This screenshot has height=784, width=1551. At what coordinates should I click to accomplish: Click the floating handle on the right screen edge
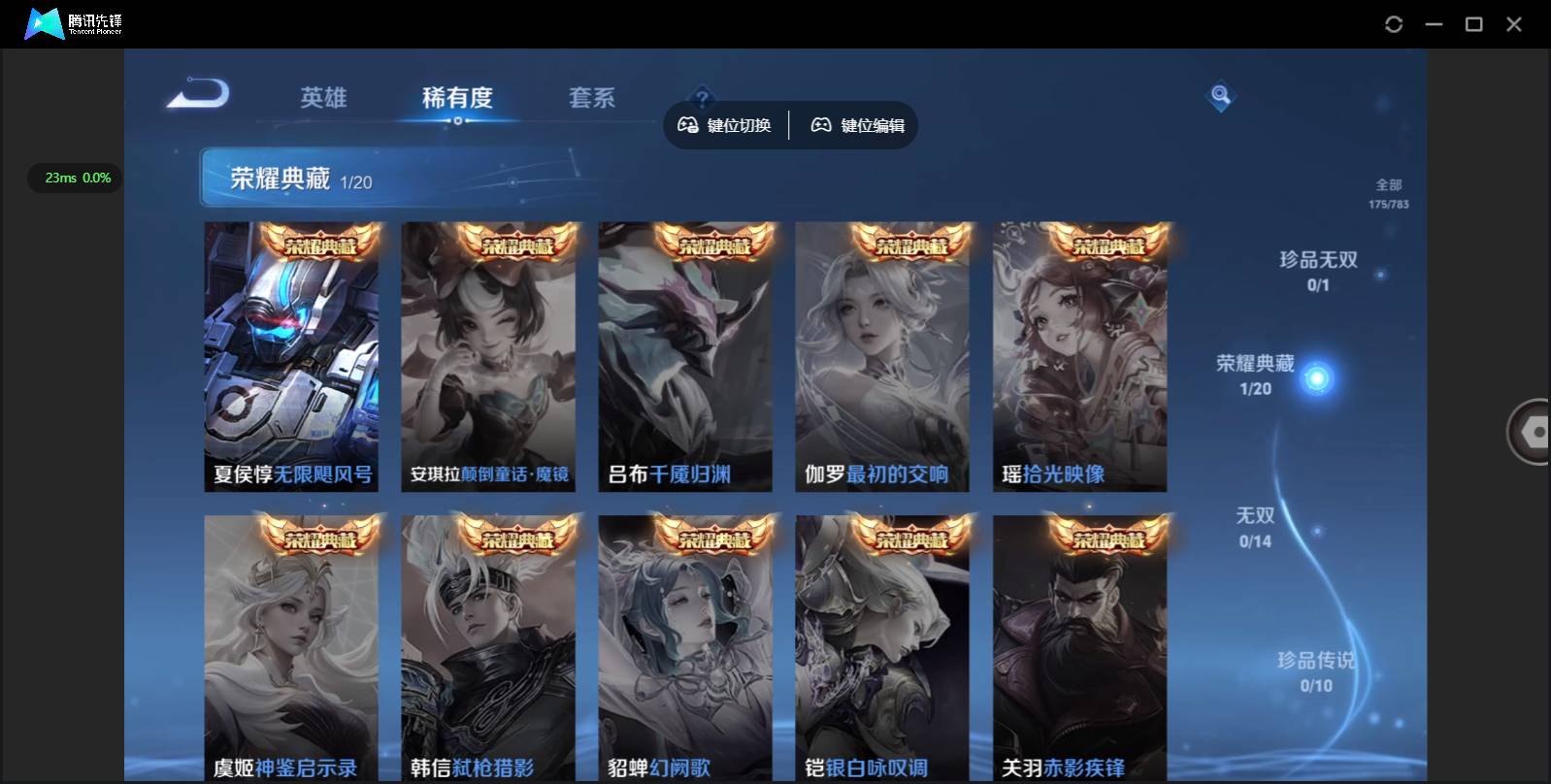click(1534, 430)
